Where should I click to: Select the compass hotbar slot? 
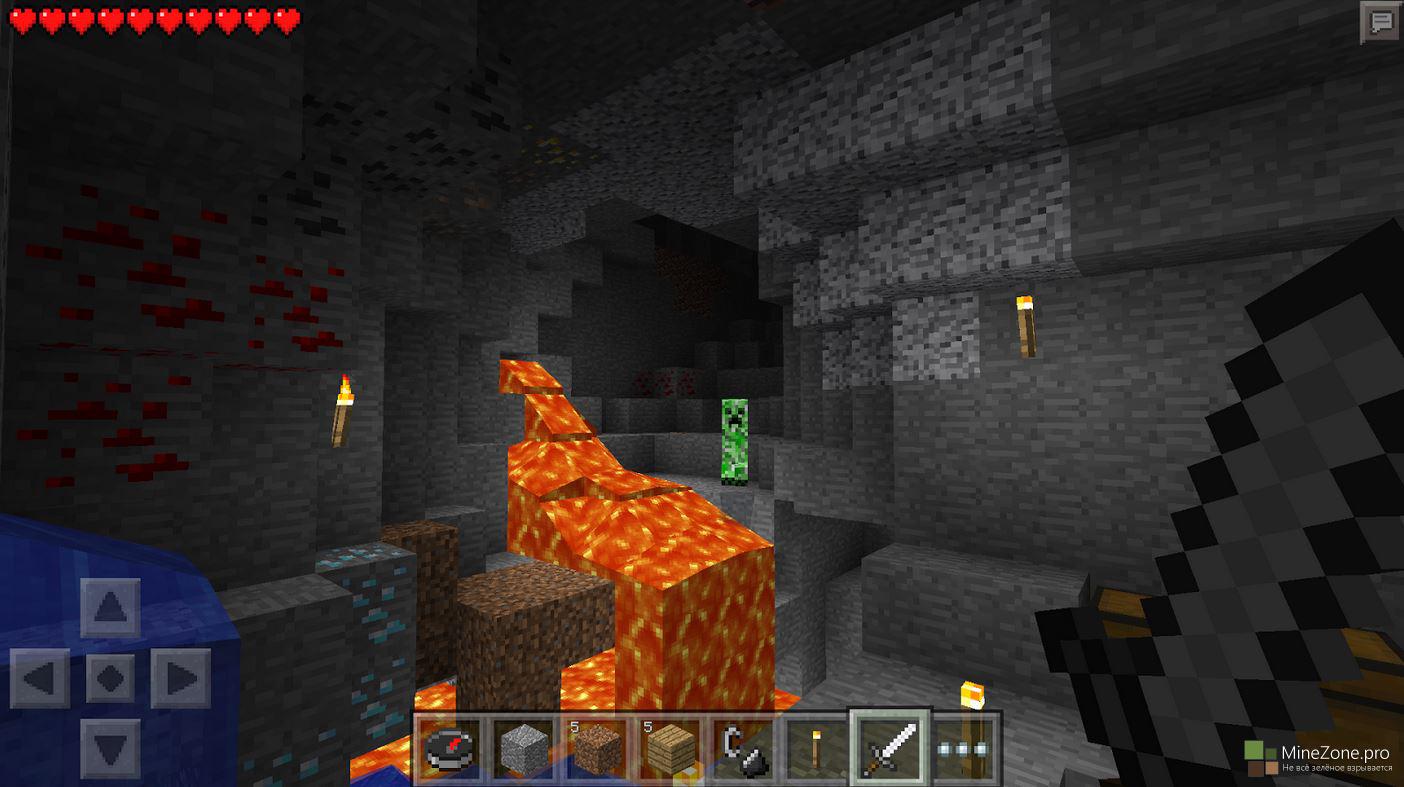451,747
